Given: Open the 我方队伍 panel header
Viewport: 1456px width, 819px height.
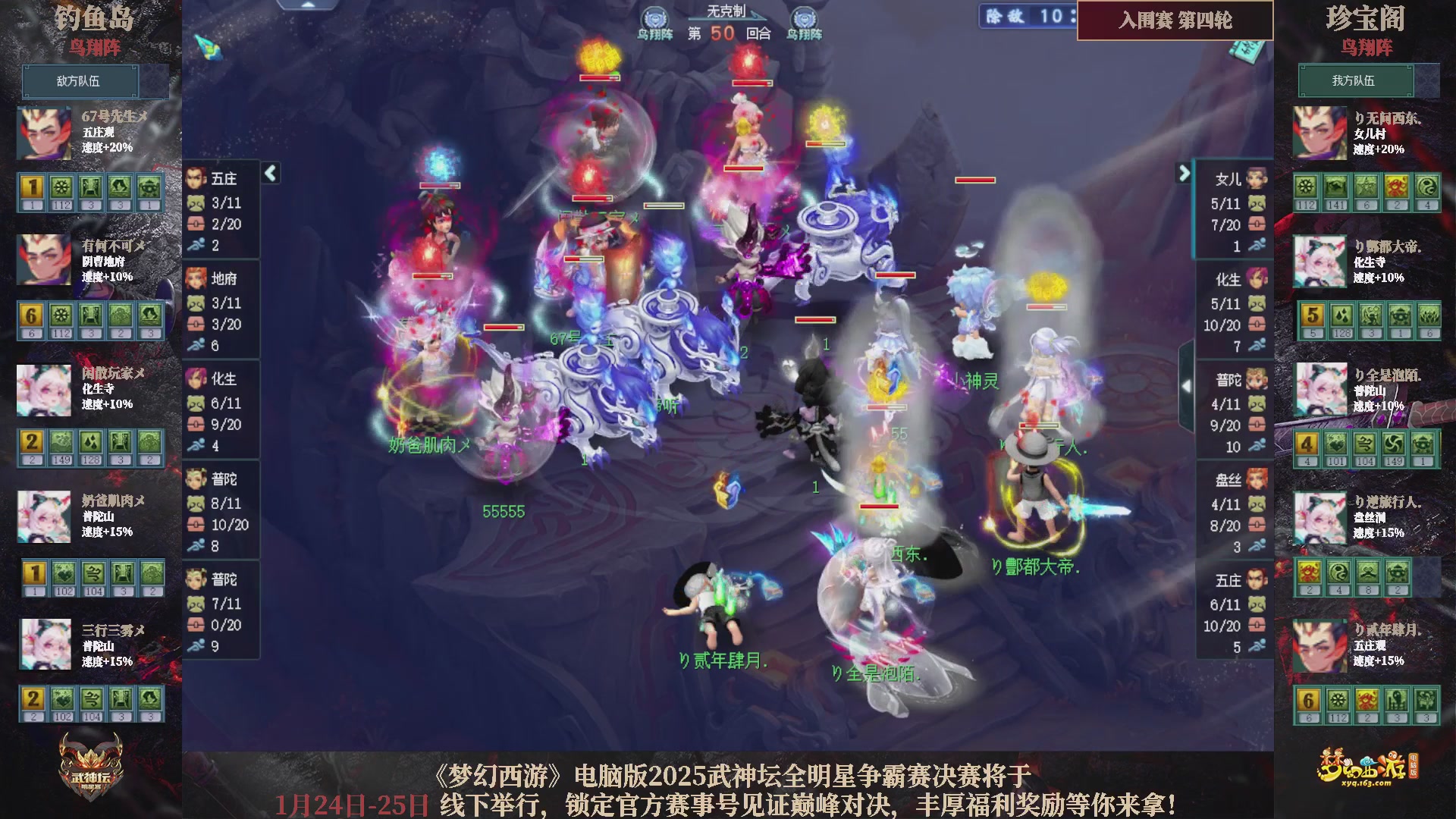Looking at the screenshot, I should pos(1357,81).
